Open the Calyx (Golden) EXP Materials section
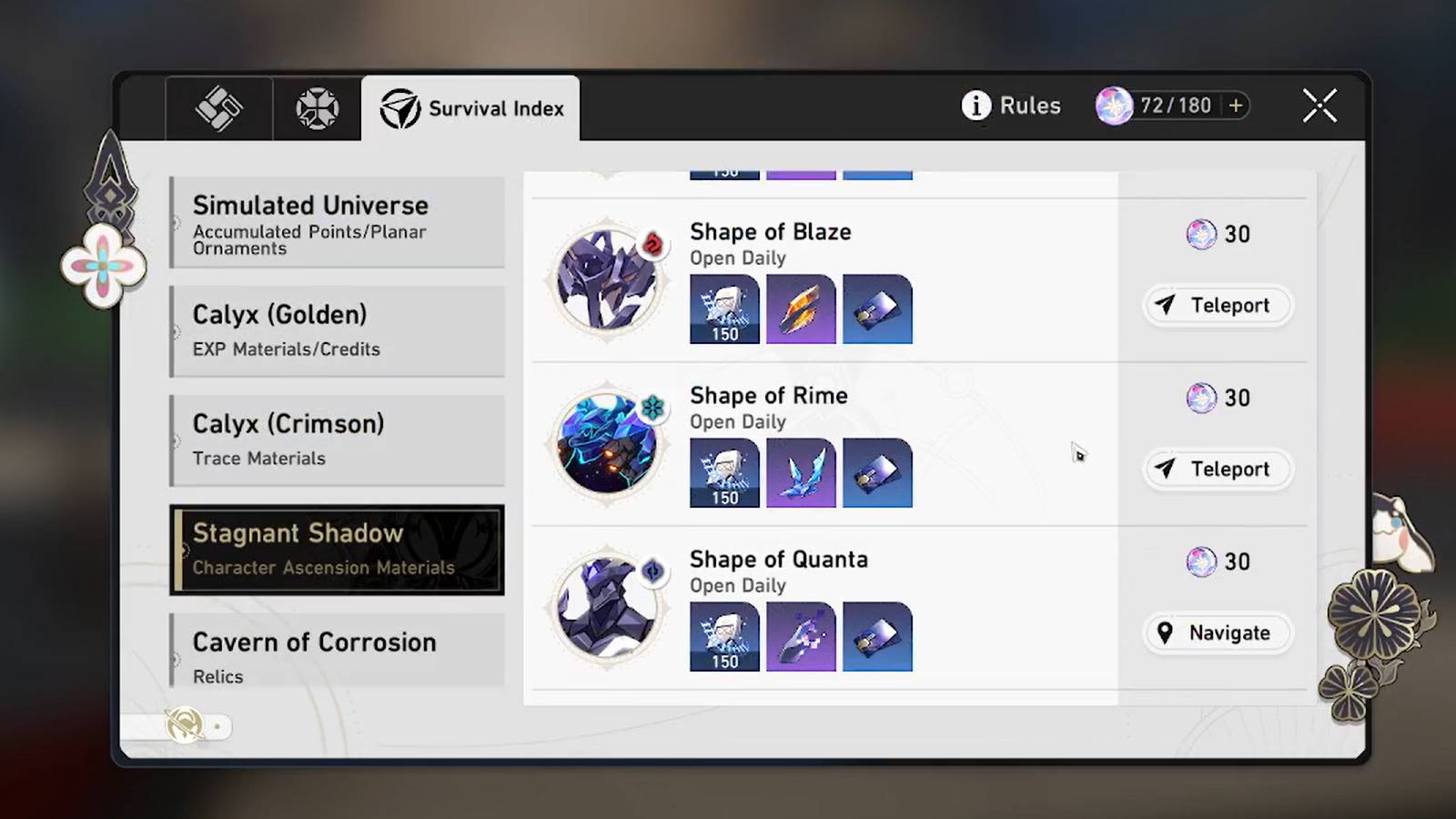1456x819 pixels. [x=337, y=330]
